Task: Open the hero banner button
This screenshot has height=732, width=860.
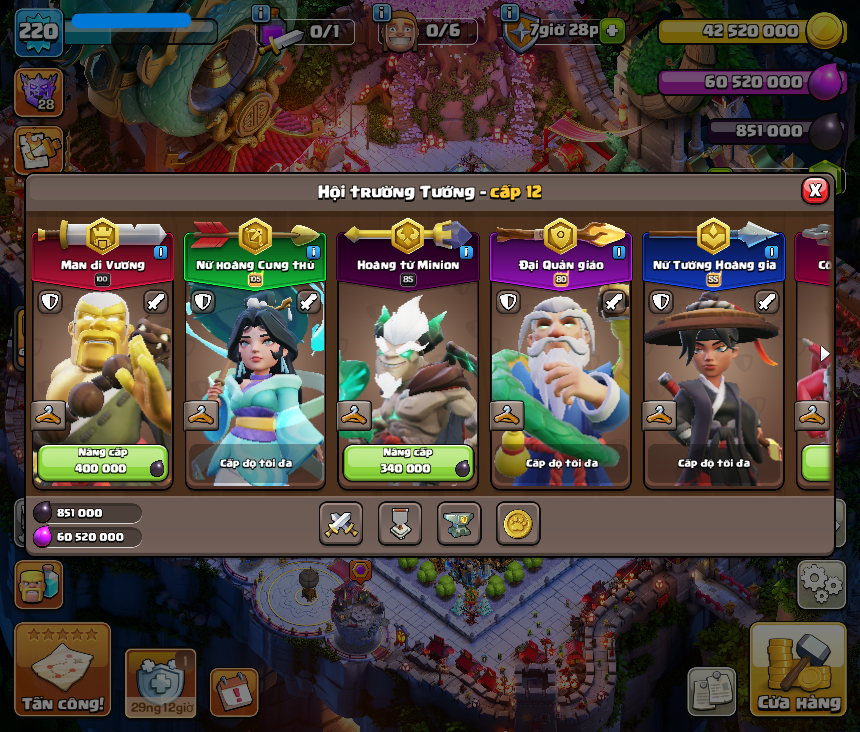Action: pyautogui.click(x=400, y=523)
